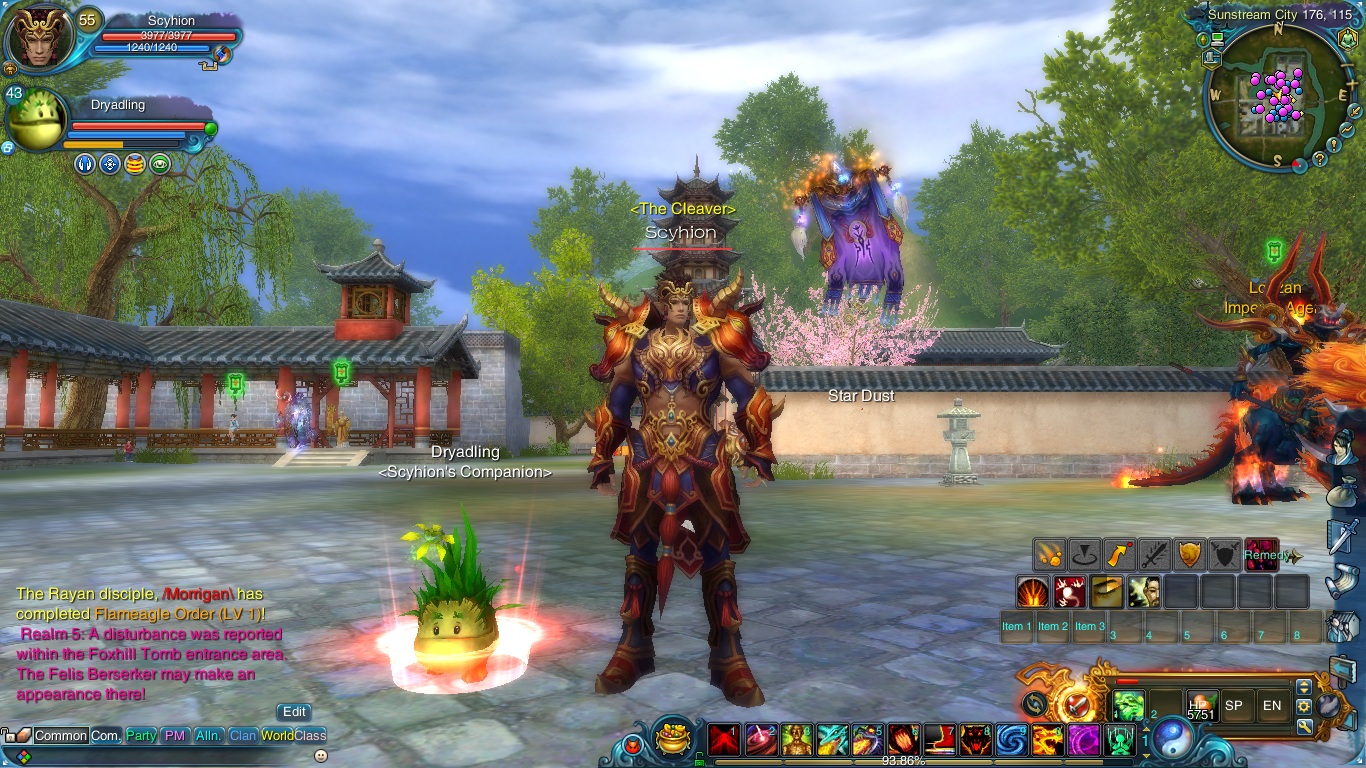Image resolution: width=1366 pixels, height=768 pixels.
Task: Activate the flaming dragon skill icon
Action: (1048, 740)
